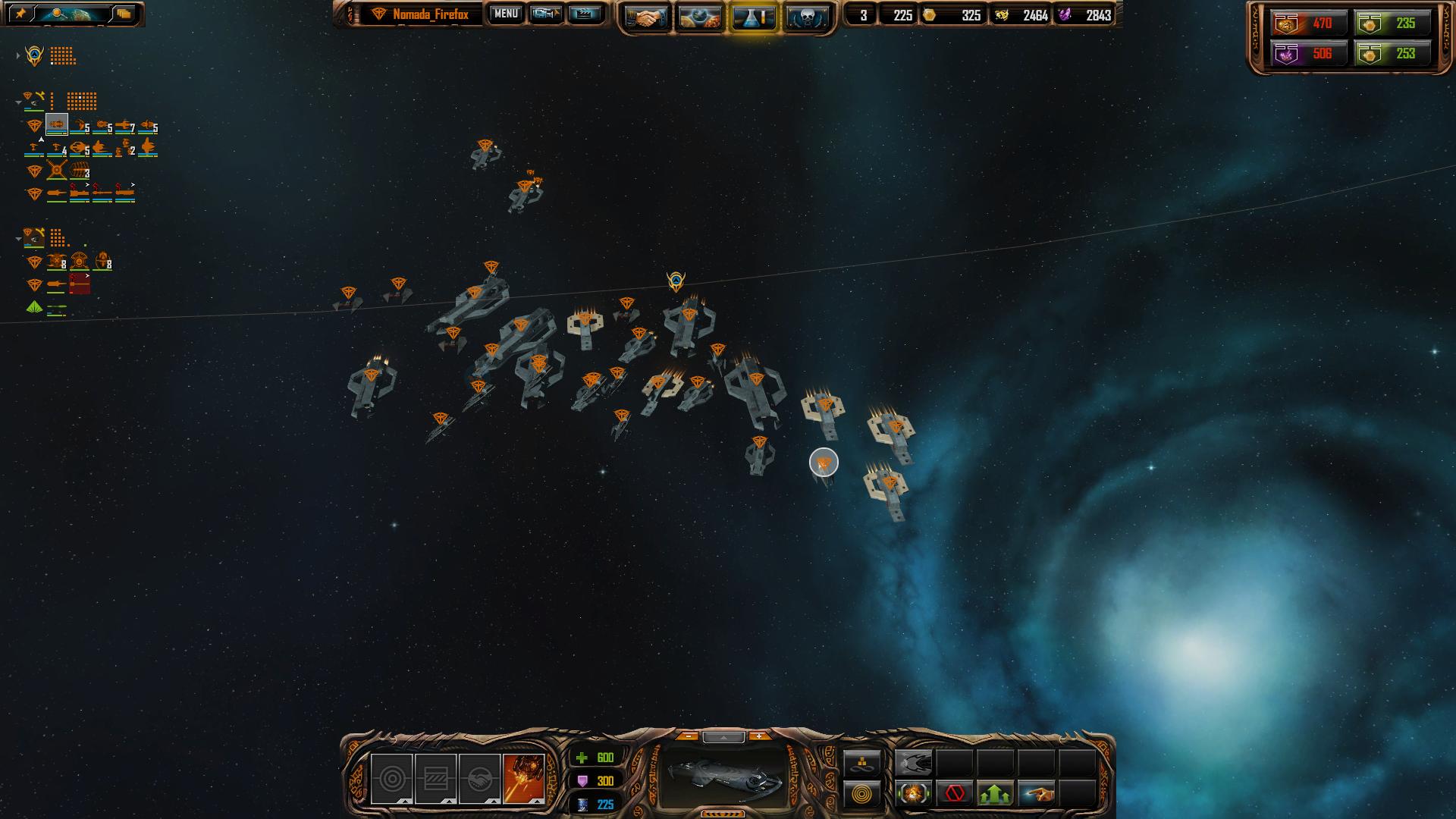
Task: Click the pointing hand command icon
Action: [x=1037, y=794]
